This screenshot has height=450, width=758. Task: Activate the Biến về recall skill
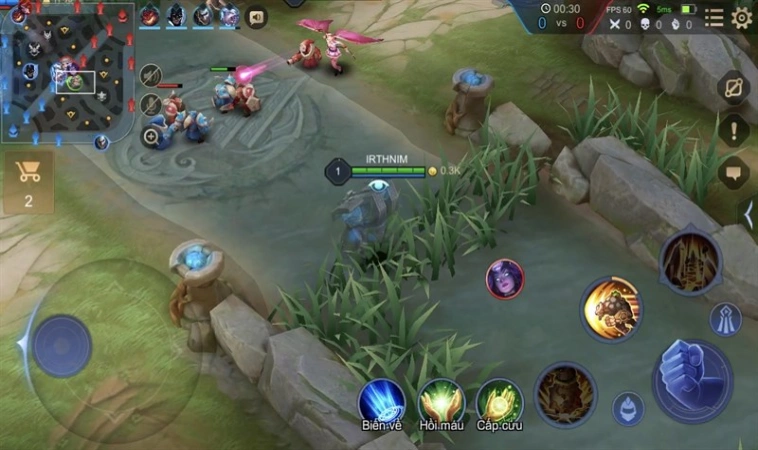(x=382, y=401)
